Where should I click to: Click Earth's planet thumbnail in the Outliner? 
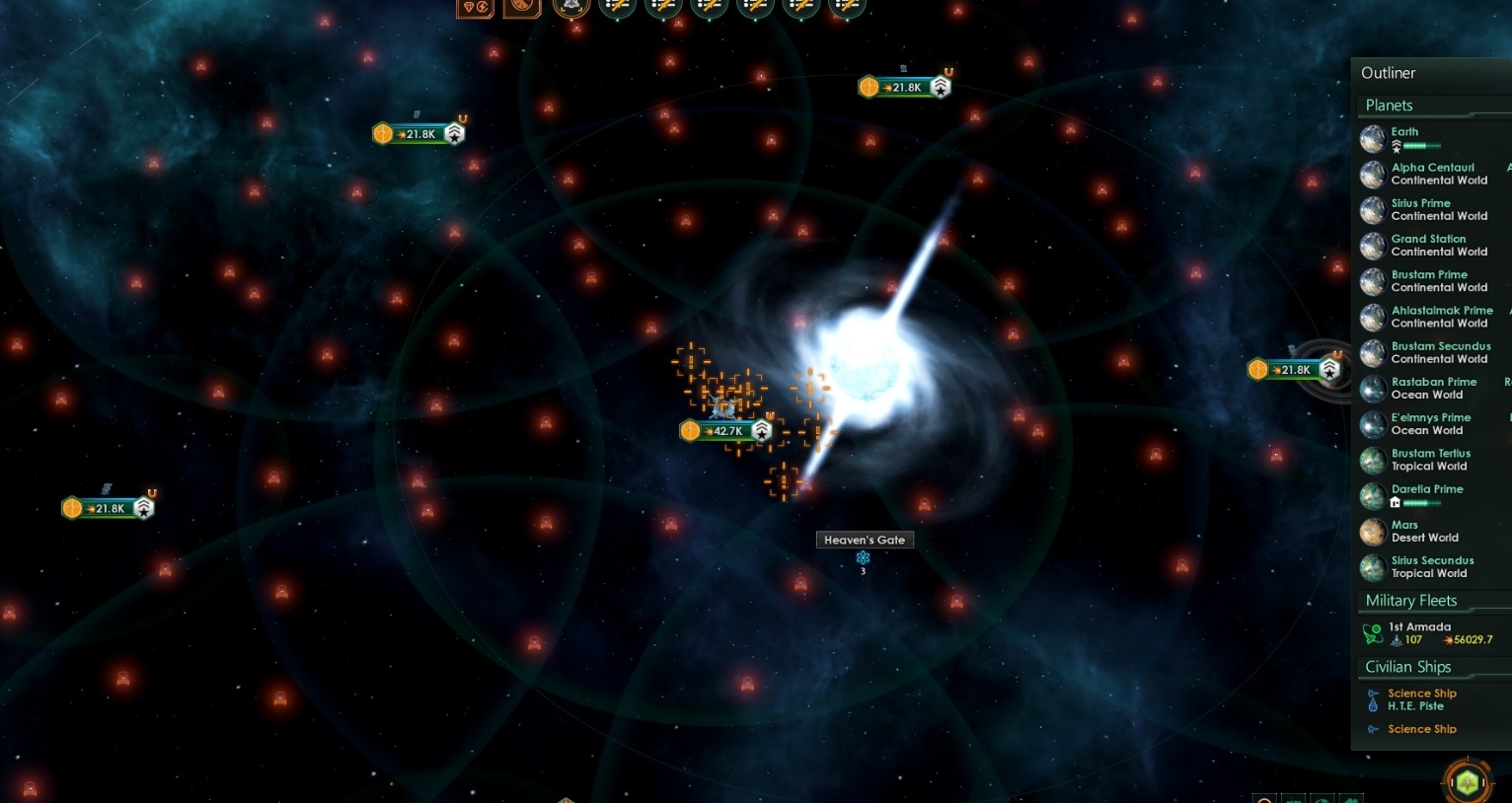coord(1372,139)
